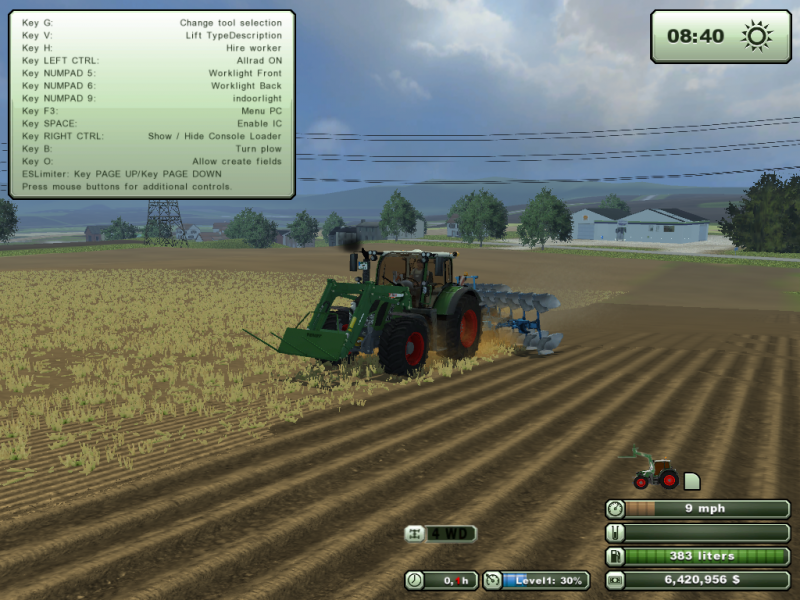Click the money banknote icon

(616, 580)
